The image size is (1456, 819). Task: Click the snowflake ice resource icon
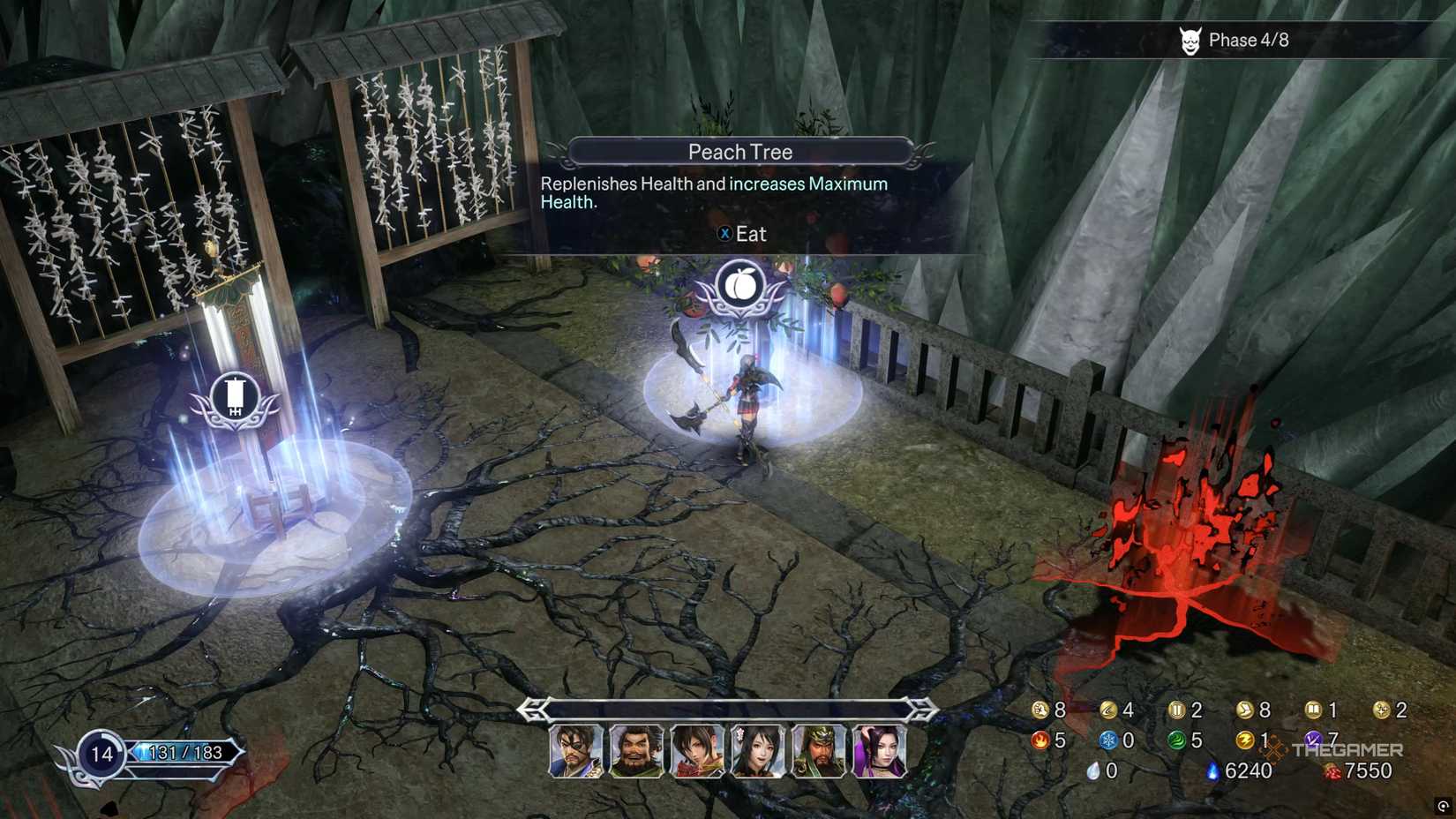click(x=1106, y=740)
